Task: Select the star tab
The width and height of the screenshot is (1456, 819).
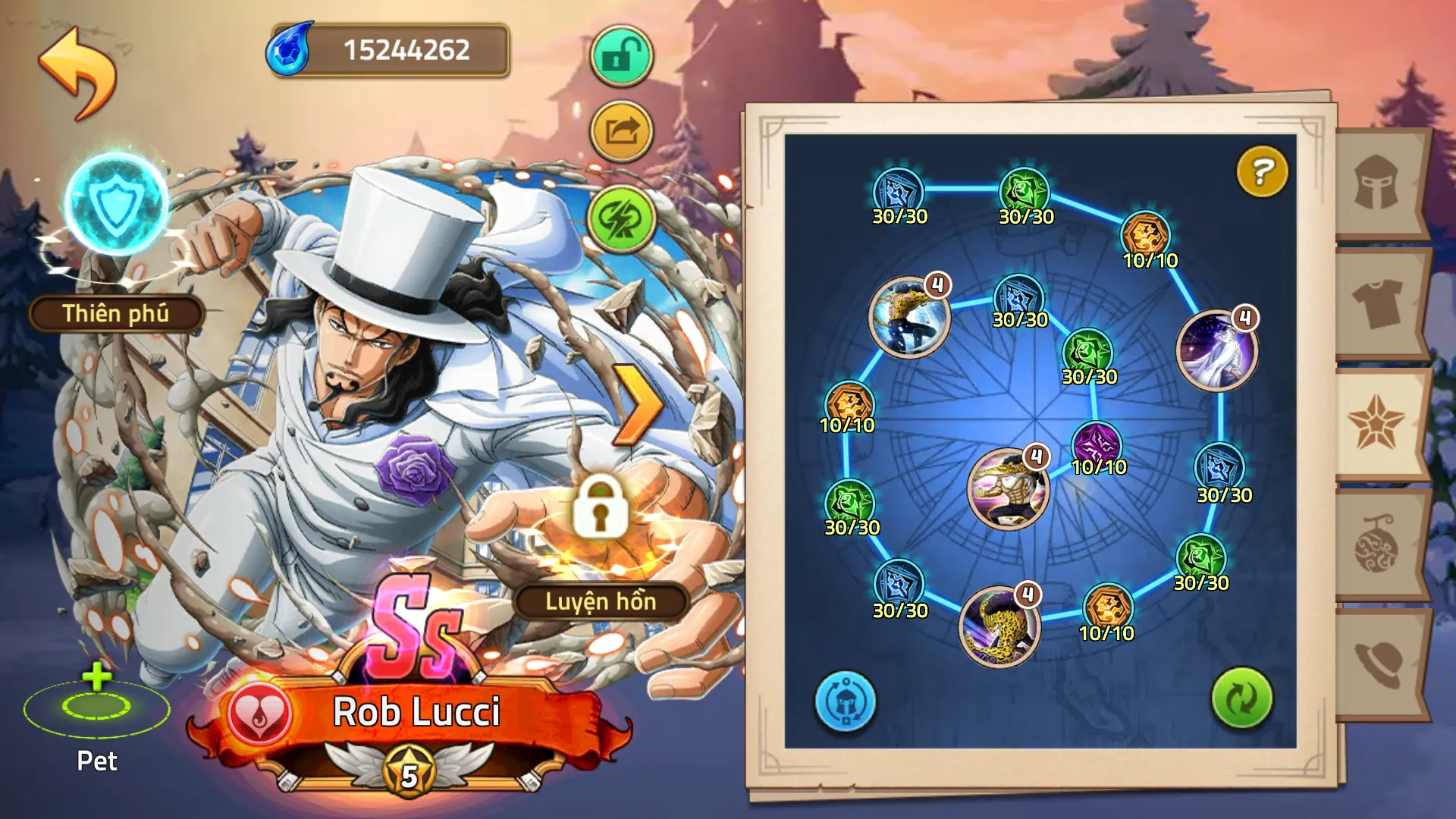Action: click(x=1376, y=423)
